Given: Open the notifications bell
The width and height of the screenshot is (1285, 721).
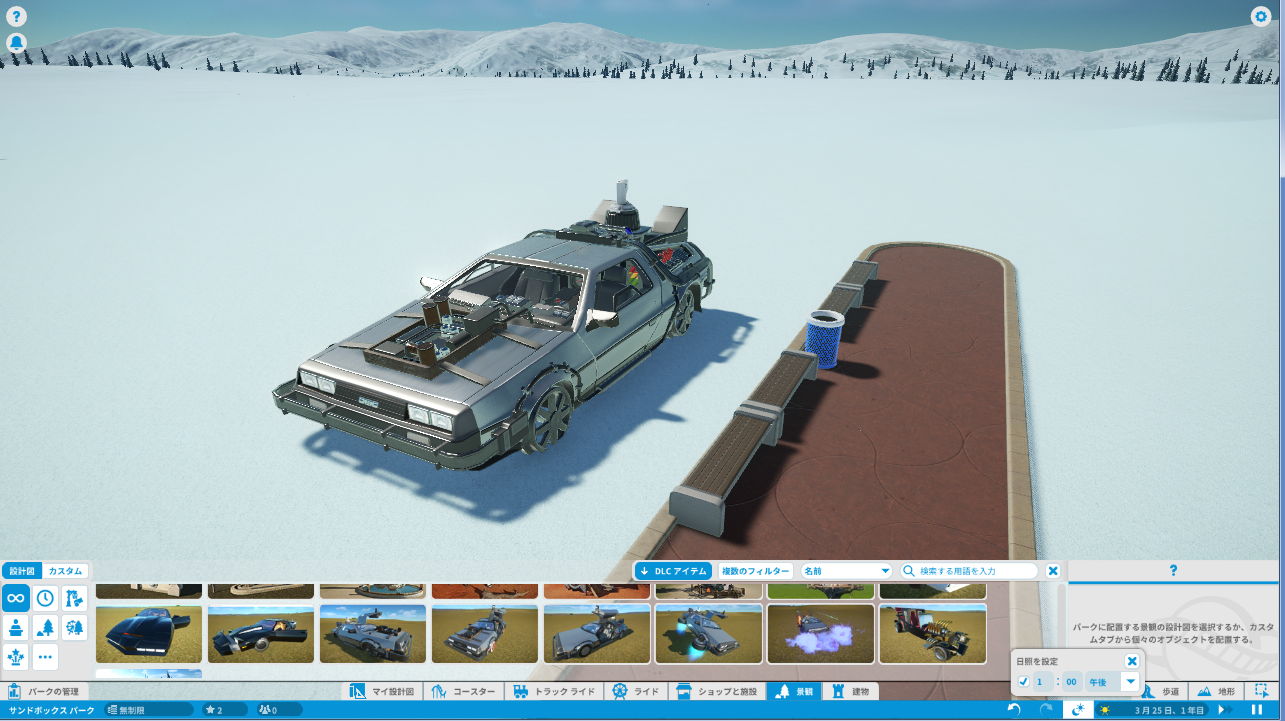Looking at the screenshot, I should coord(16,43).
